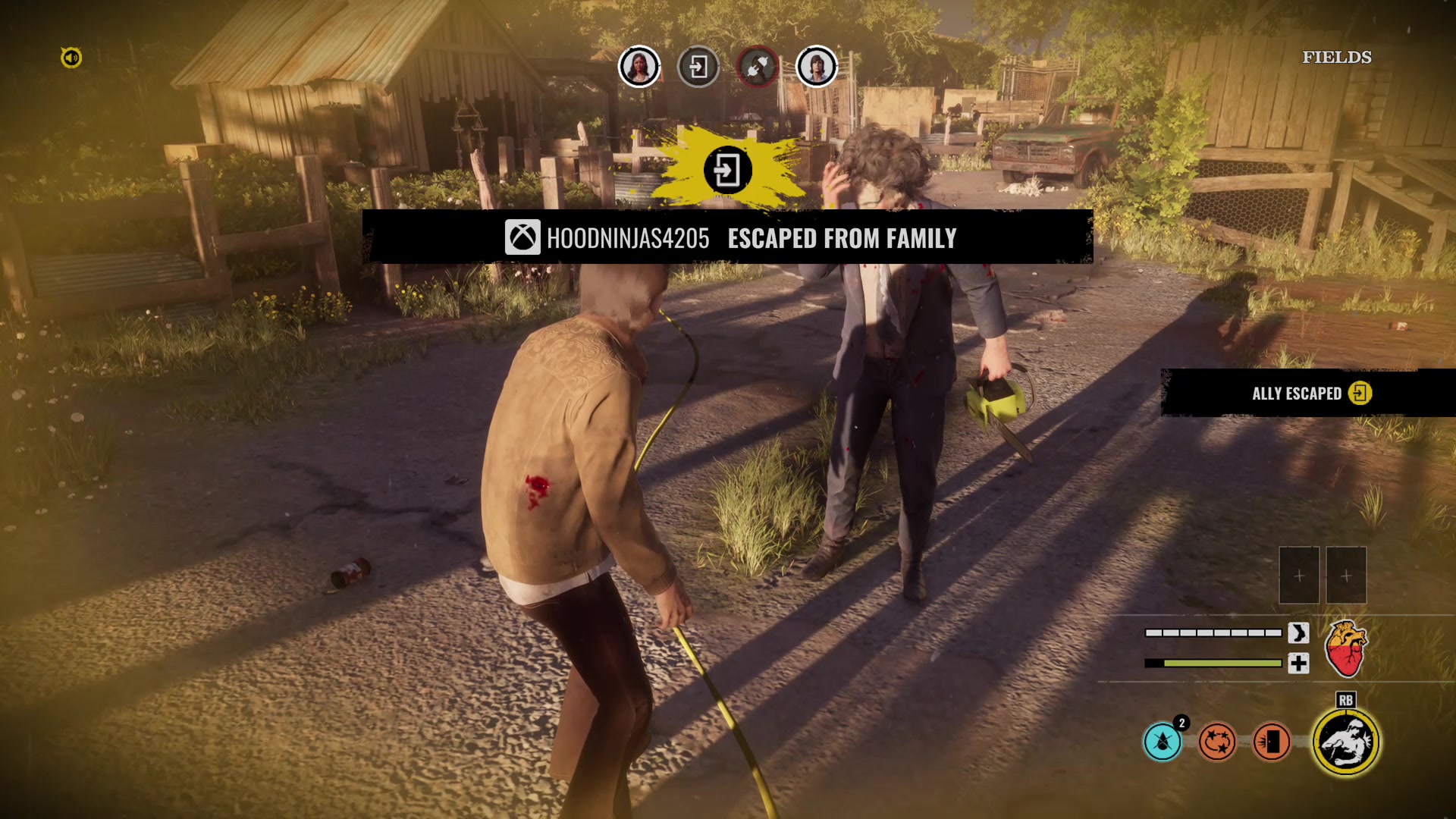The height and width of the screenshot is (819, 1456).
Task: Select the blue crossed-out blood drop perk
Action: [x=1163, y=742]
